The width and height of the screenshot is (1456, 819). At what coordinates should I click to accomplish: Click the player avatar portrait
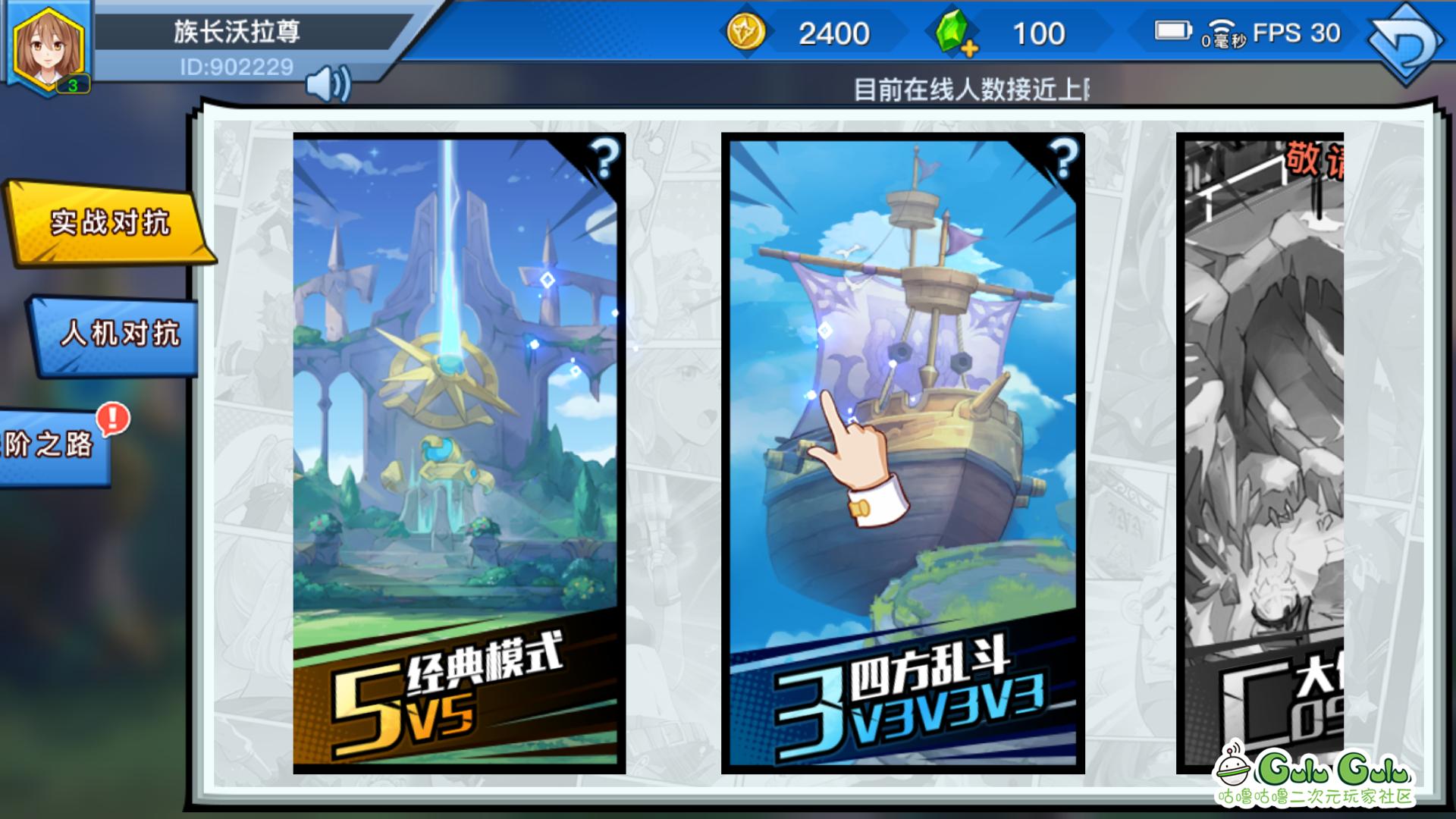[x=49, y=45]
